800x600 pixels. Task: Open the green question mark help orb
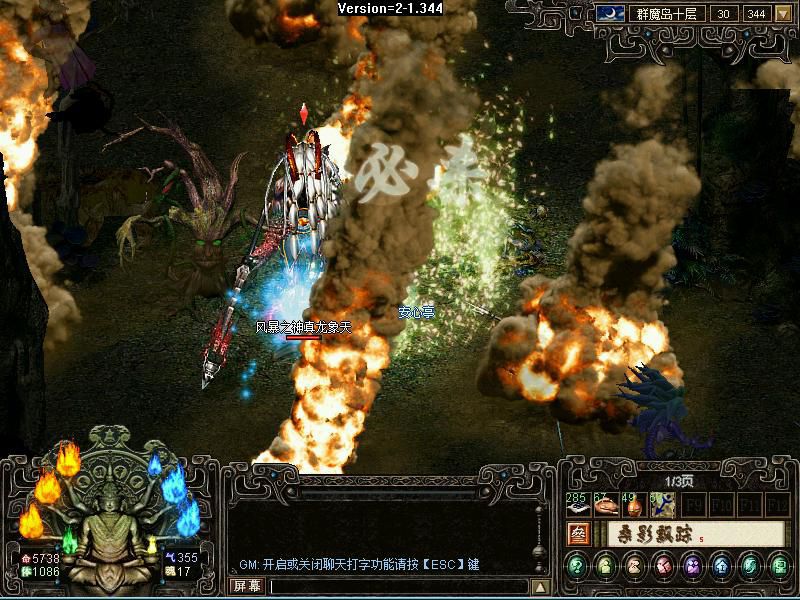coord(577,567)
